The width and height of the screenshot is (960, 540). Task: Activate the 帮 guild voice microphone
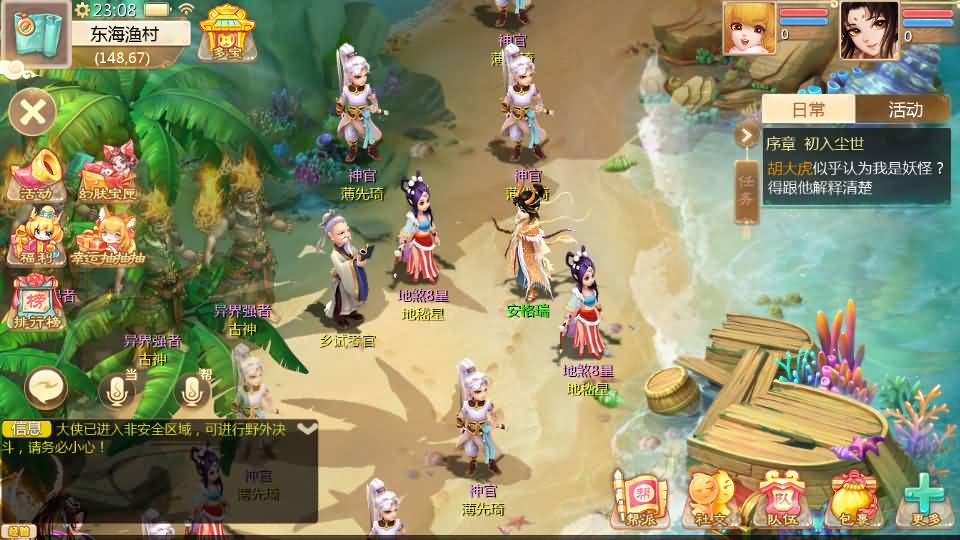192,389
